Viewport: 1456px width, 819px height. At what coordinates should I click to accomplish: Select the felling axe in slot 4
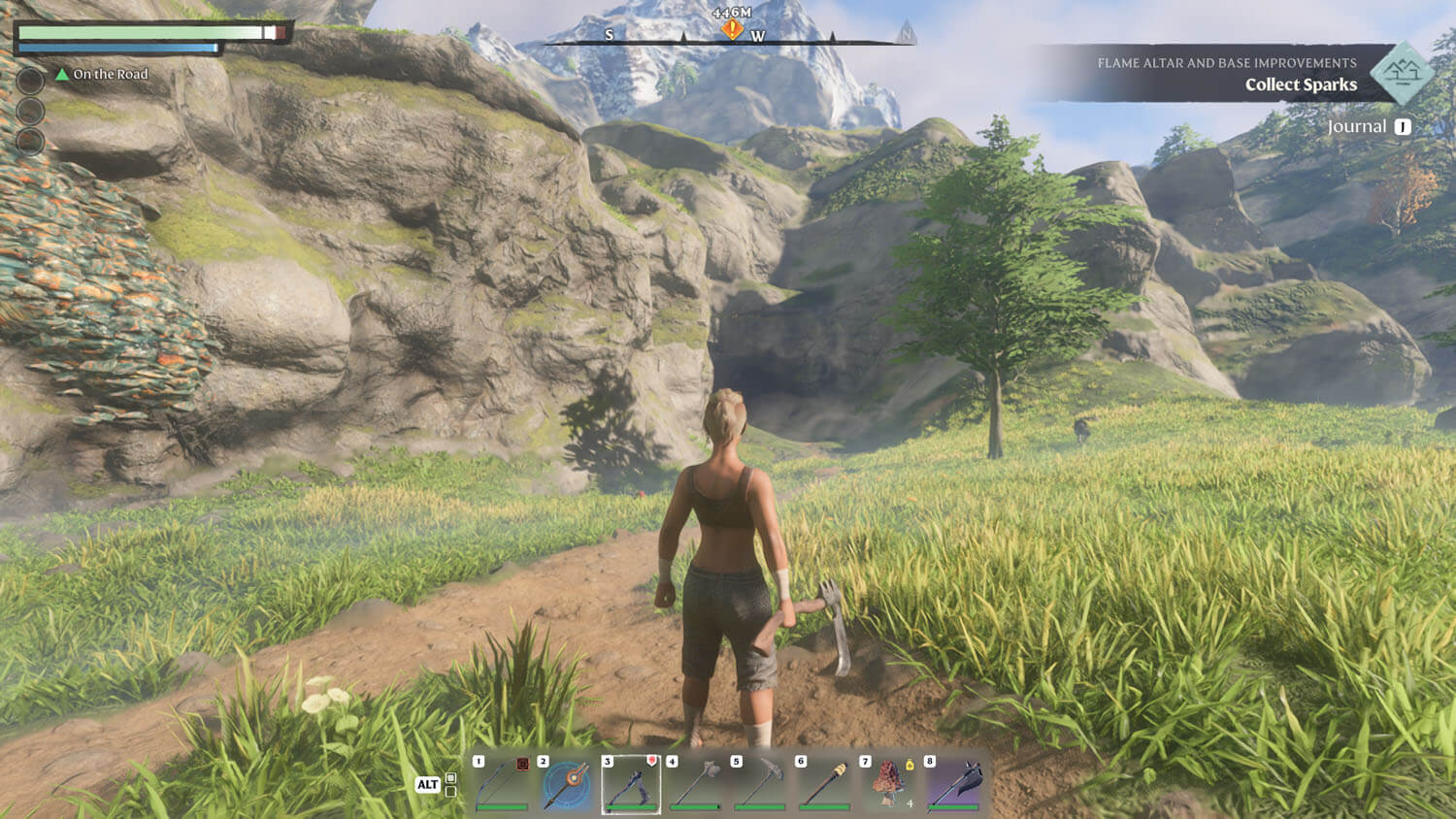[x=696, y=783]
